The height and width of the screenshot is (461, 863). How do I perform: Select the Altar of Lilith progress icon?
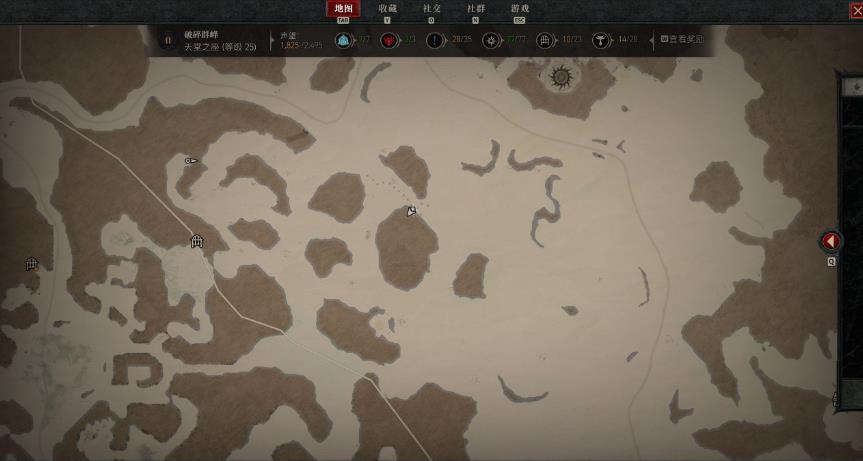(x=601, y=41)
